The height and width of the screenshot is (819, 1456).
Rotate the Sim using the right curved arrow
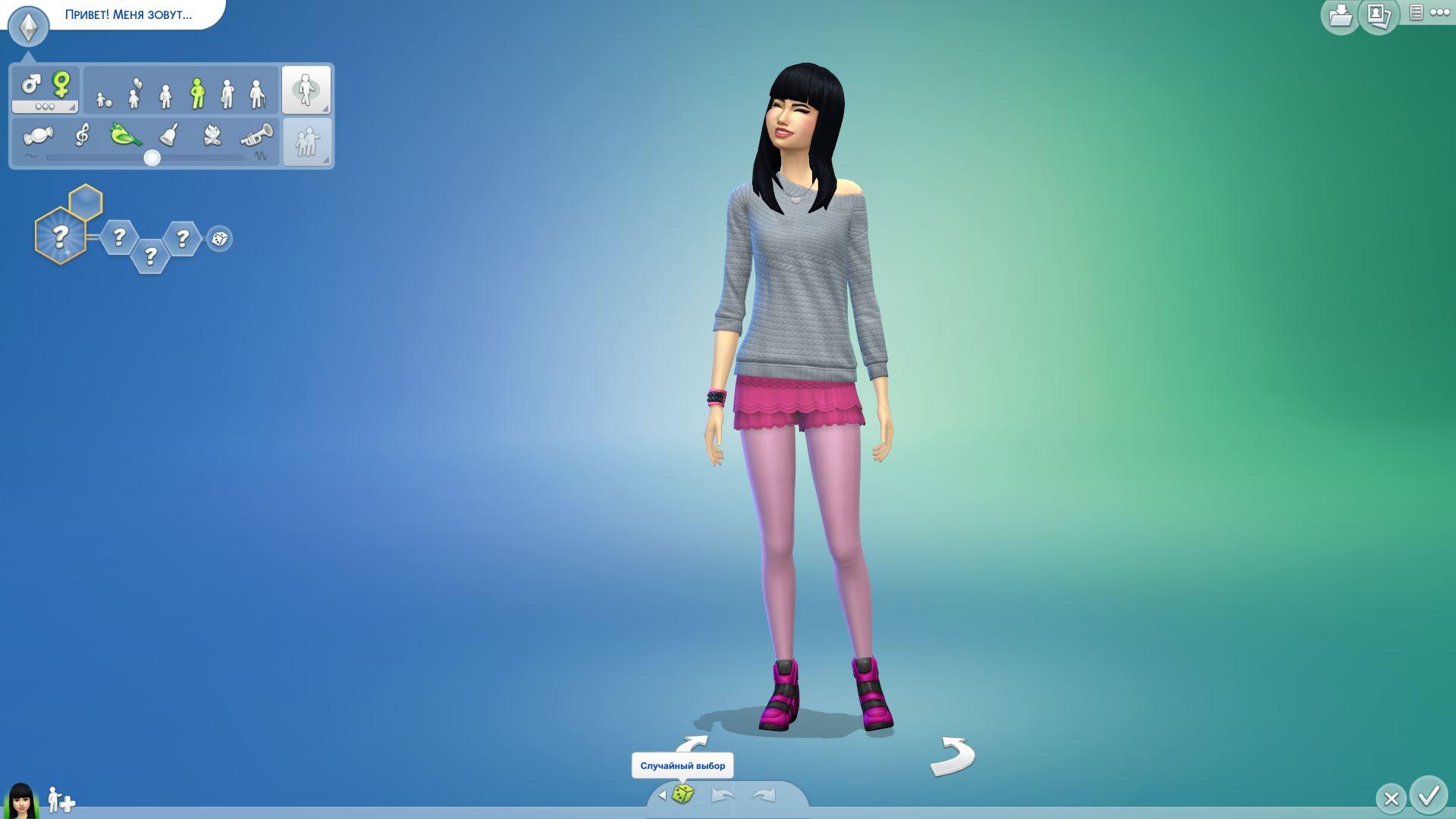pyautogui.click(x=952, y=756)
